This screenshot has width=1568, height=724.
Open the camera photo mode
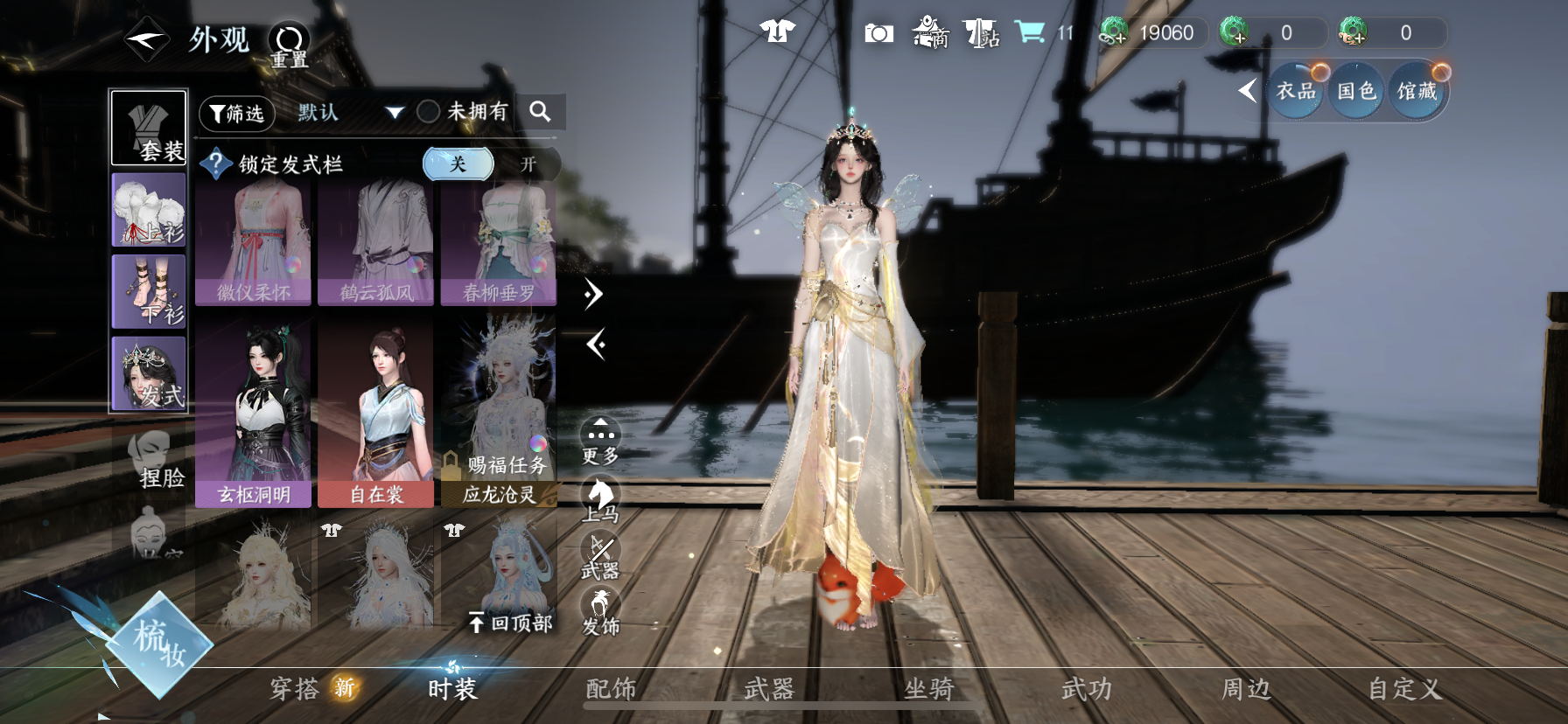click(x=878, y=33)
